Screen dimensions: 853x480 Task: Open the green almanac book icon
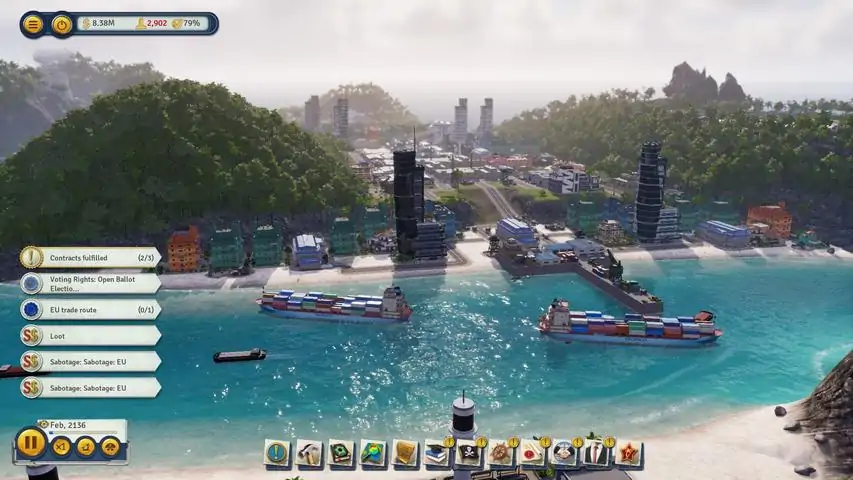point(341,453)
